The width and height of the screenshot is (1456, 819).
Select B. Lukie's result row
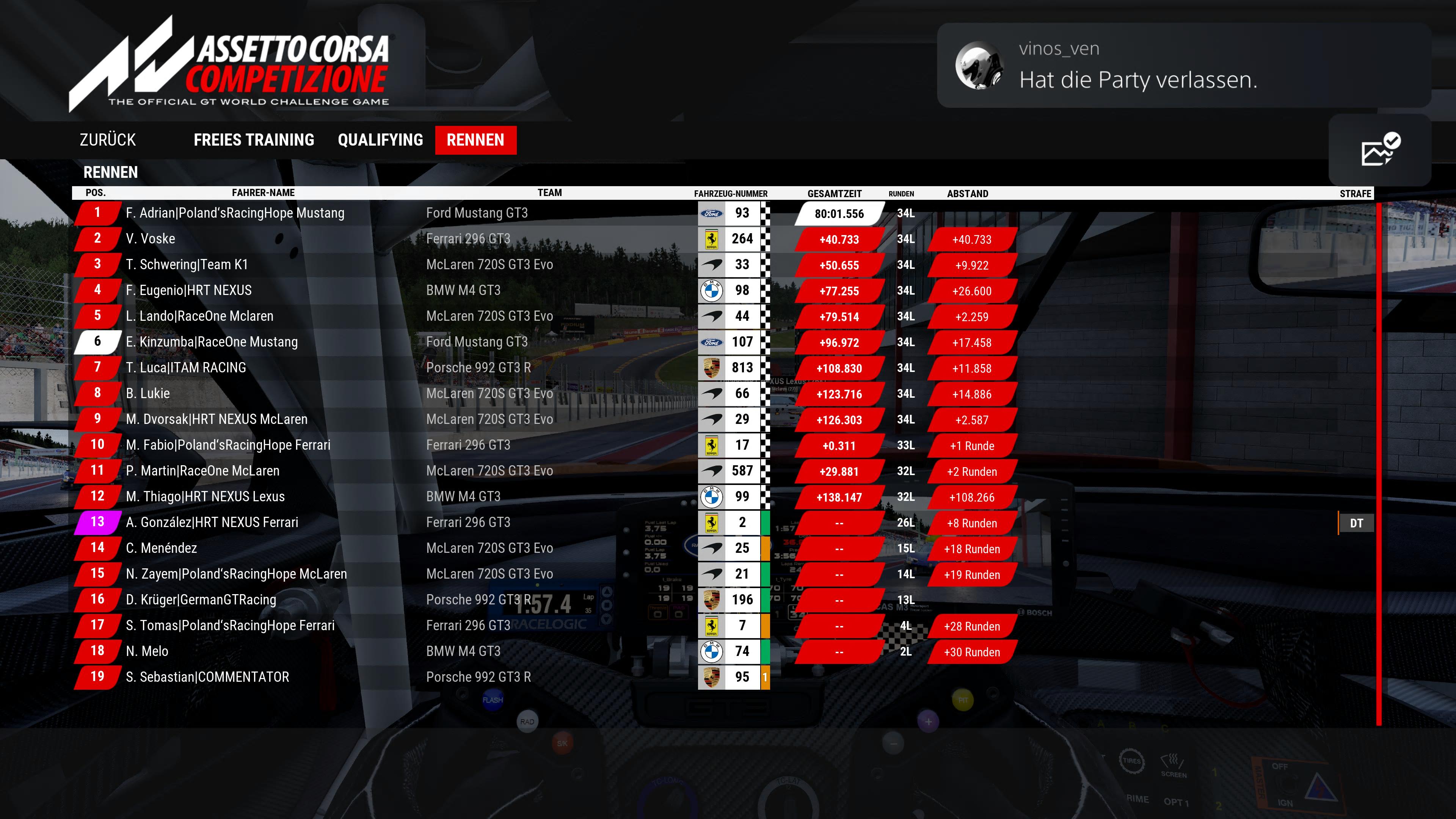tap(147, 394)
